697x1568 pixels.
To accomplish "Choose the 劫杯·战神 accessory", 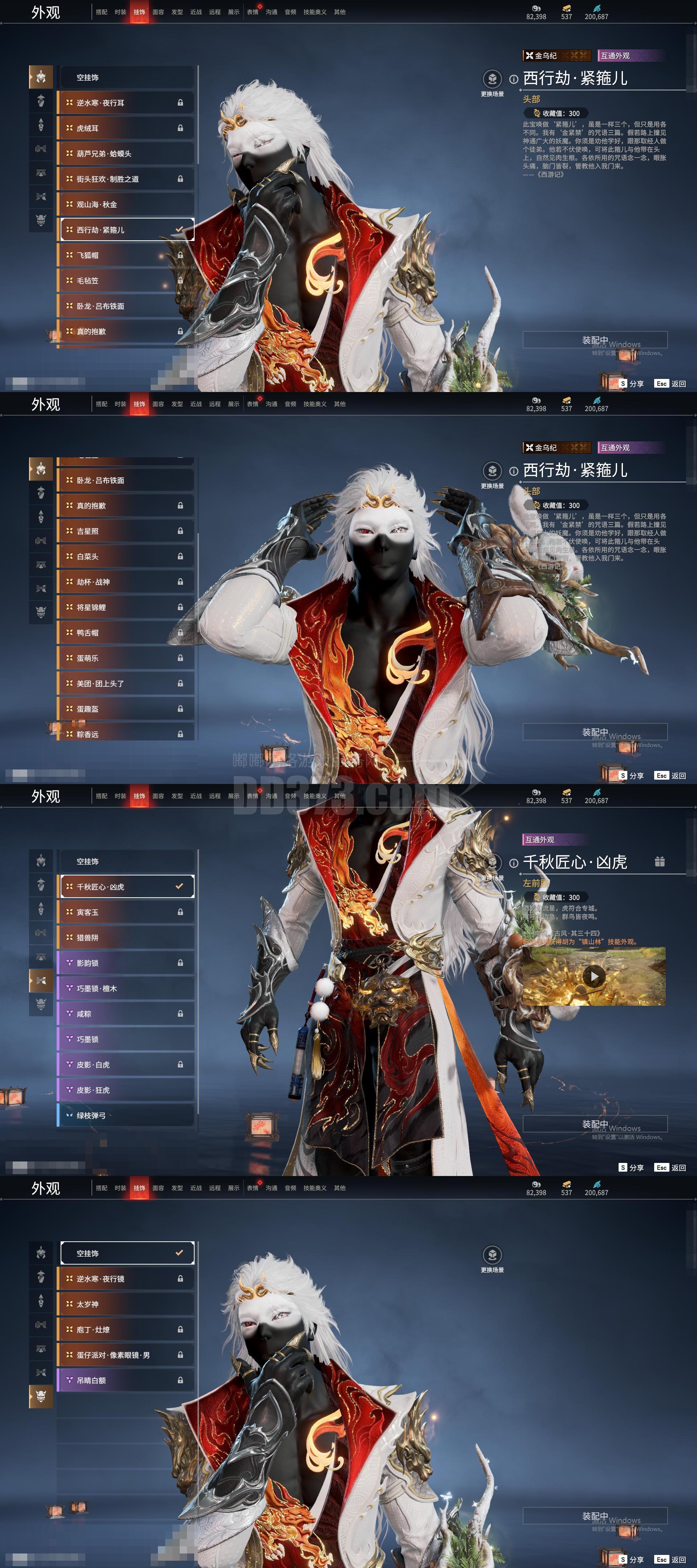I will pyautogui.click(x=126, y=582).
